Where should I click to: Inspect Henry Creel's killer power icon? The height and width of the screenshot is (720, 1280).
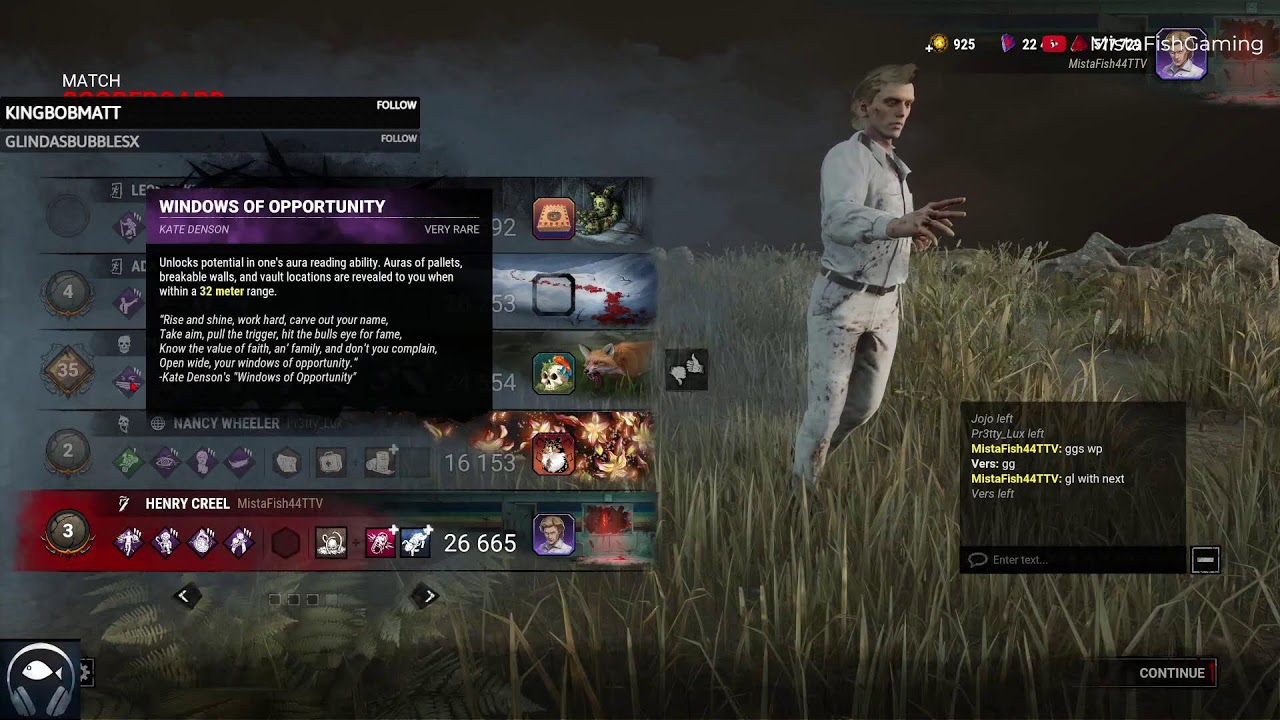coord(331,543)
